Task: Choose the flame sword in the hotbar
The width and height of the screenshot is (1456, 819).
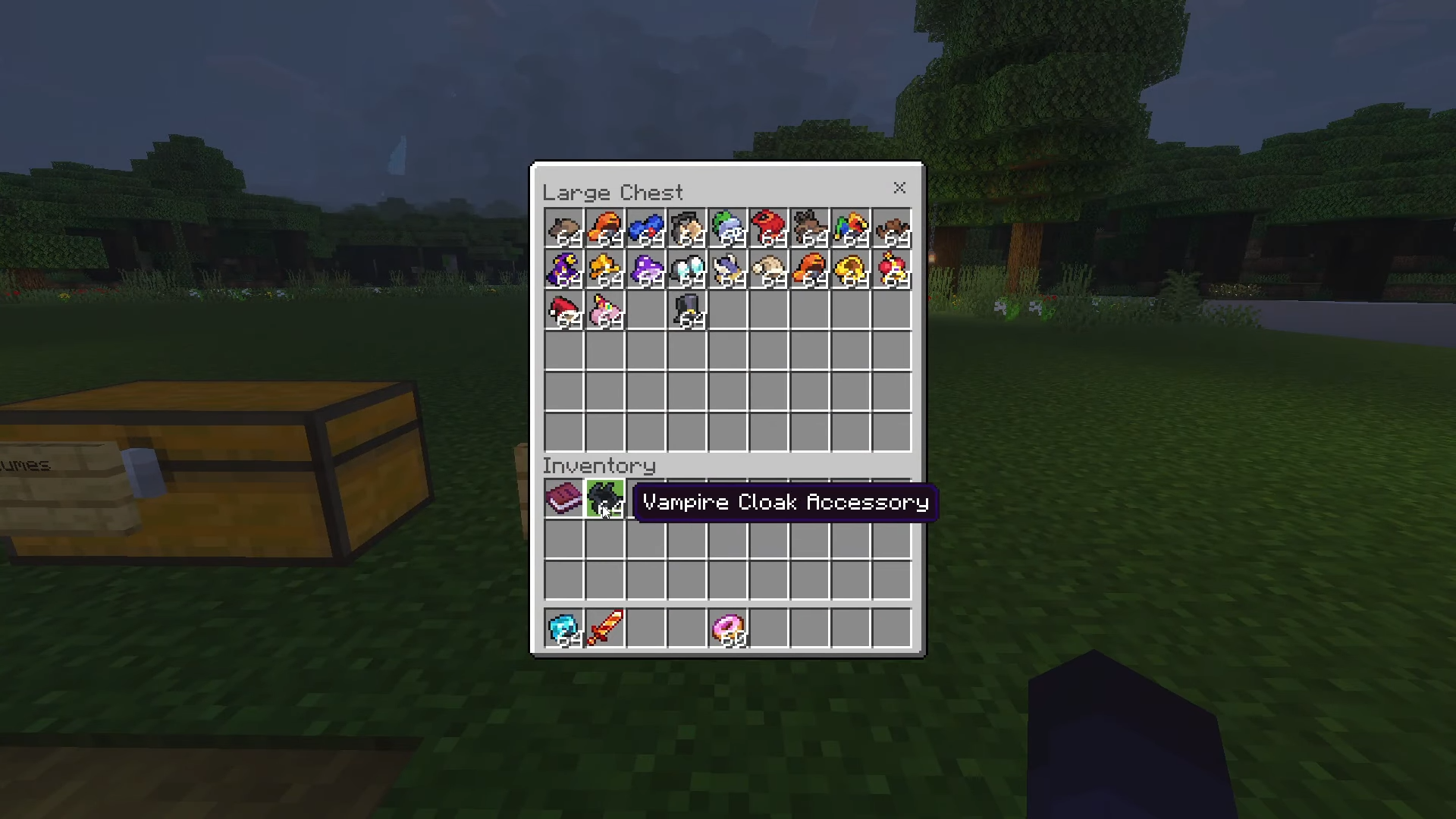Action: click(604, 629)
